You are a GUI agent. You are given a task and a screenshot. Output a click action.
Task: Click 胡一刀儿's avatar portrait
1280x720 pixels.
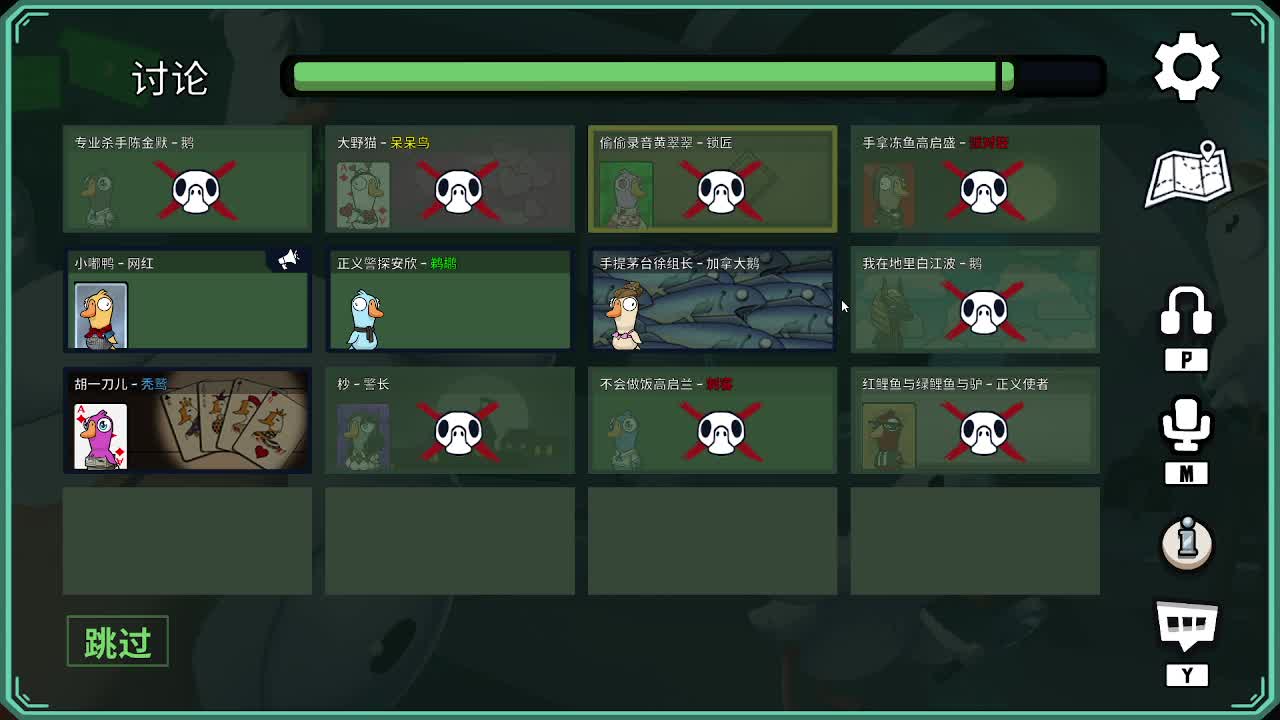100,435
